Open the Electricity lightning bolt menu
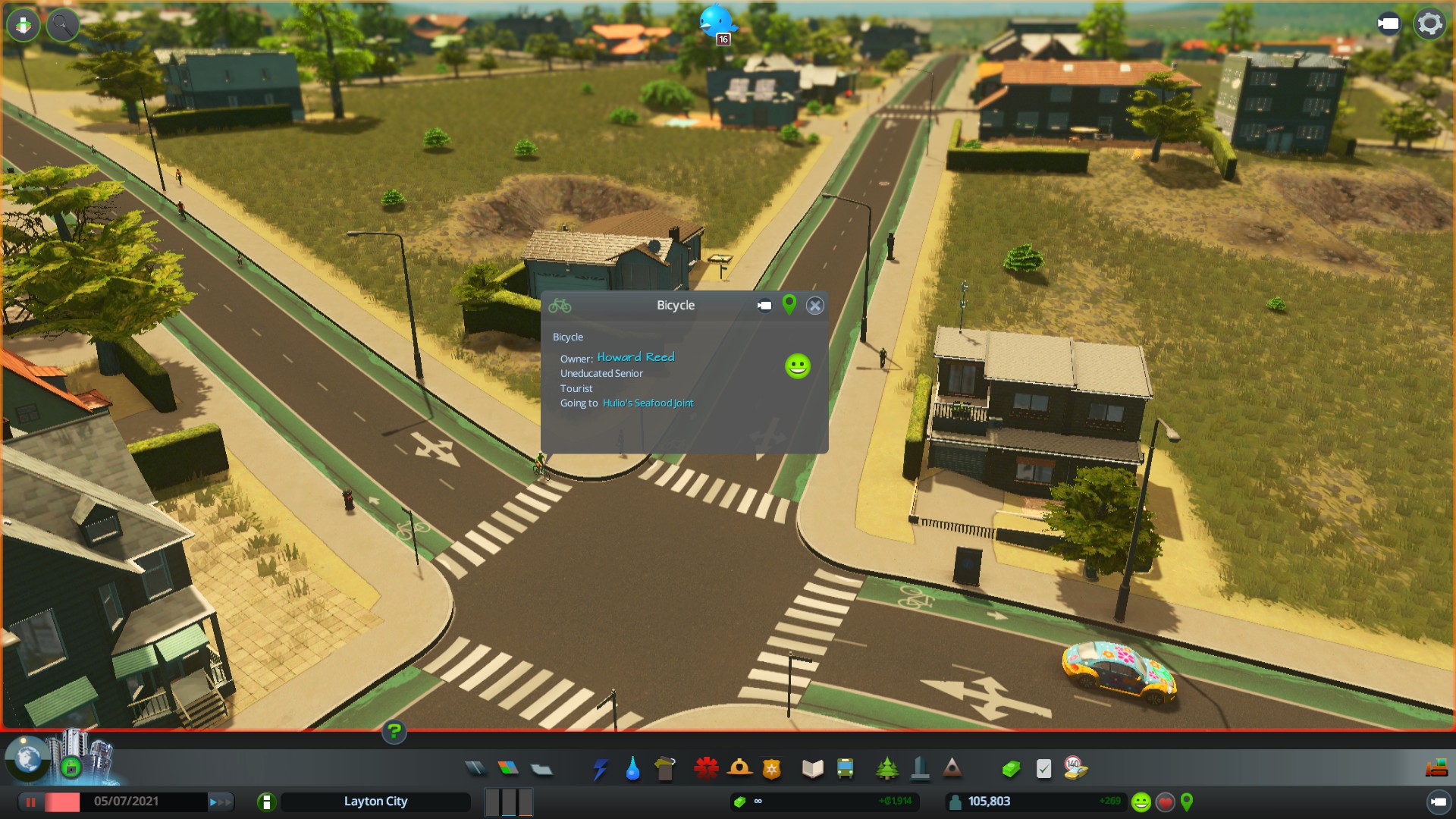1456x819 pixels. click(x=601, y=769)
